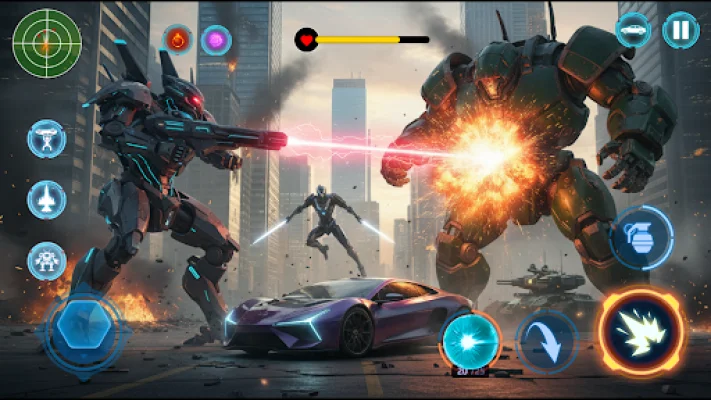Activate the fire power-up icon
711x400 pixels.
178,41
